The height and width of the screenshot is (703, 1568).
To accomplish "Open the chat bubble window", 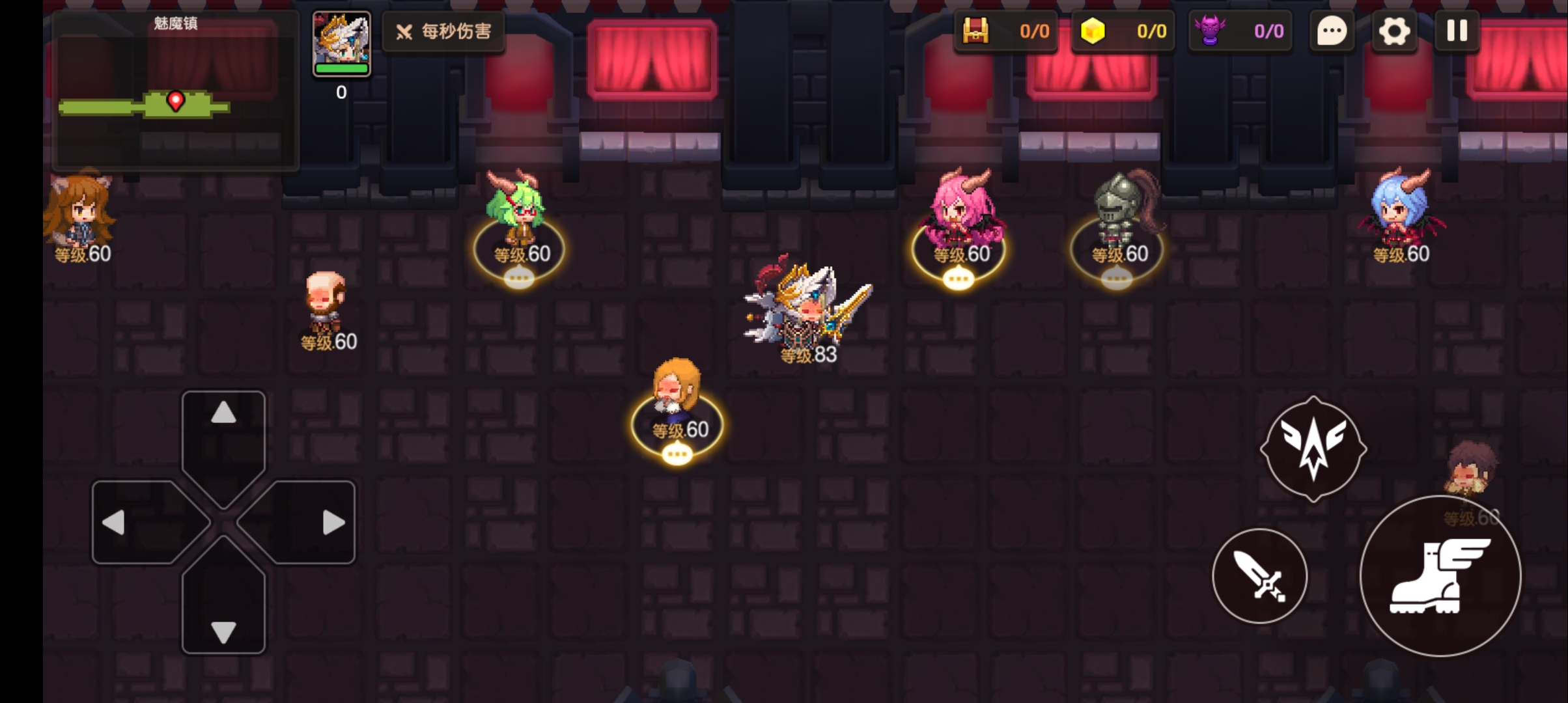I will click(x=1332, y=31).
